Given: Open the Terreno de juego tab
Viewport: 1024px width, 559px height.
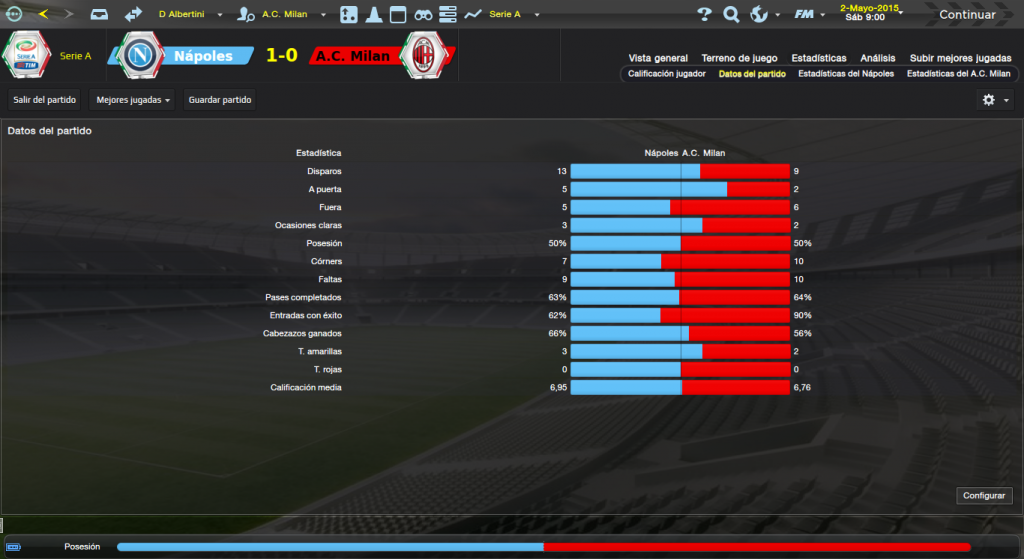Looking at the screenshot, I should (740, 58).
